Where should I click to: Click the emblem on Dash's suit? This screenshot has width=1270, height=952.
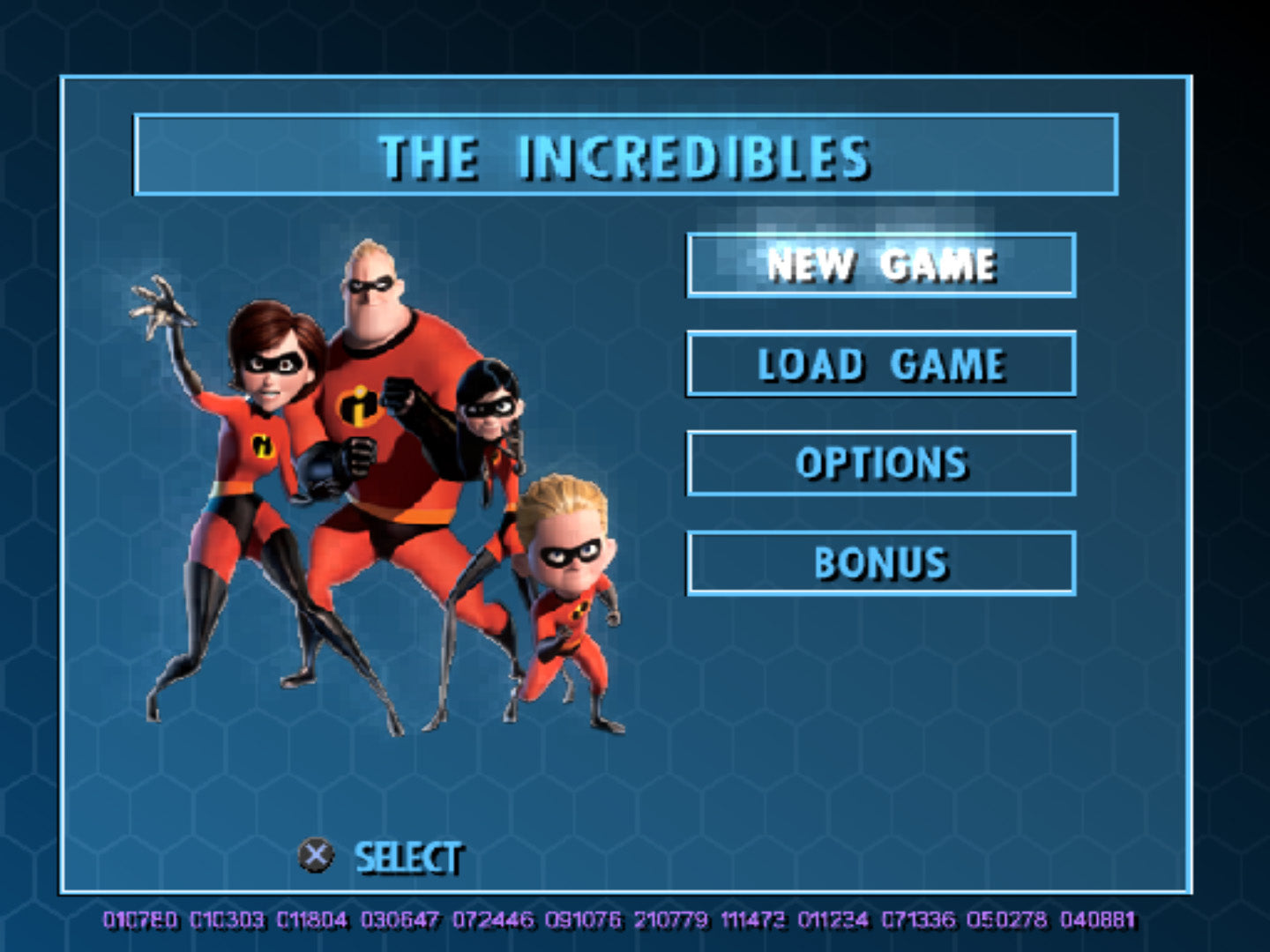pyautogui.click(x=578, y=608)
